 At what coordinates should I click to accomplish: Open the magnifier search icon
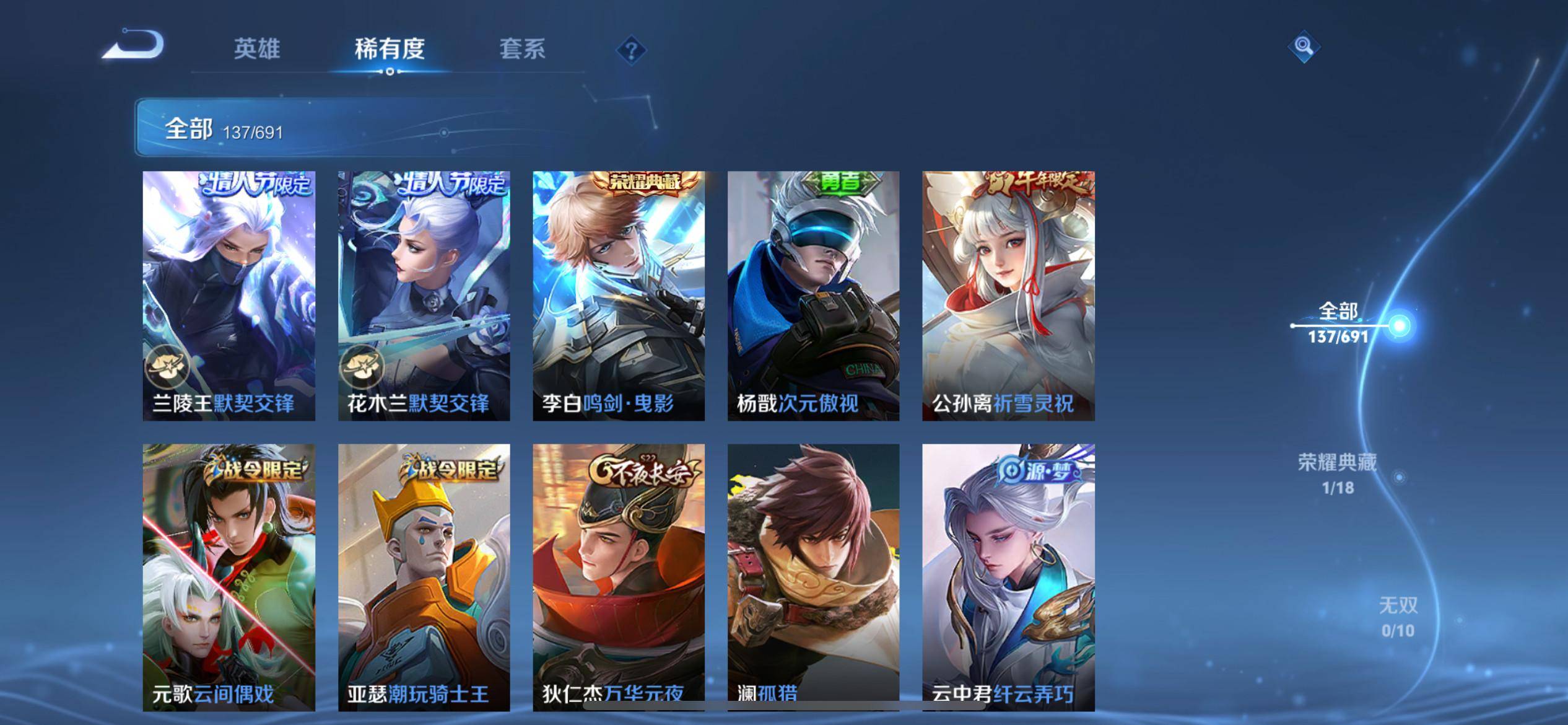click(1303, 47)
